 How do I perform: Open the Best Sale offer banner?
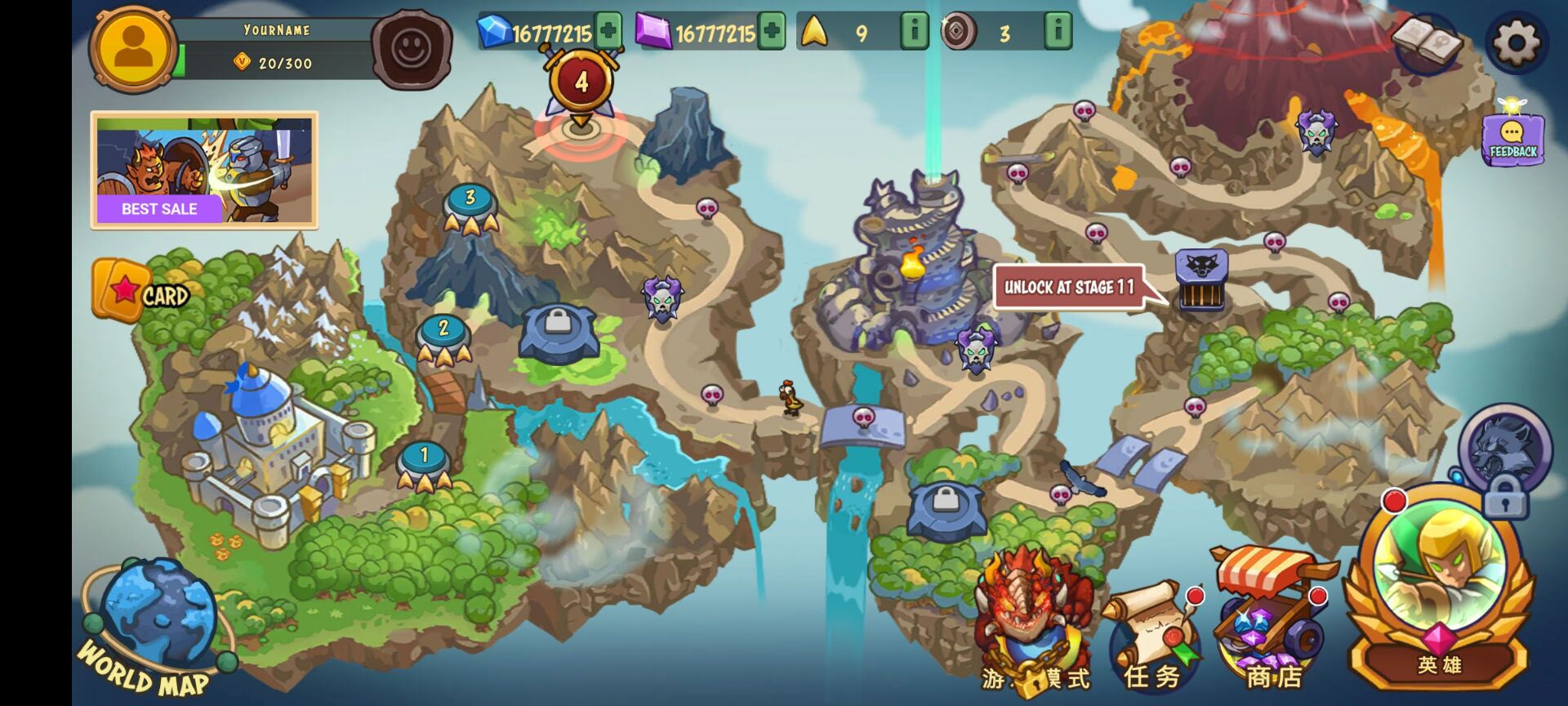point(204,170)
